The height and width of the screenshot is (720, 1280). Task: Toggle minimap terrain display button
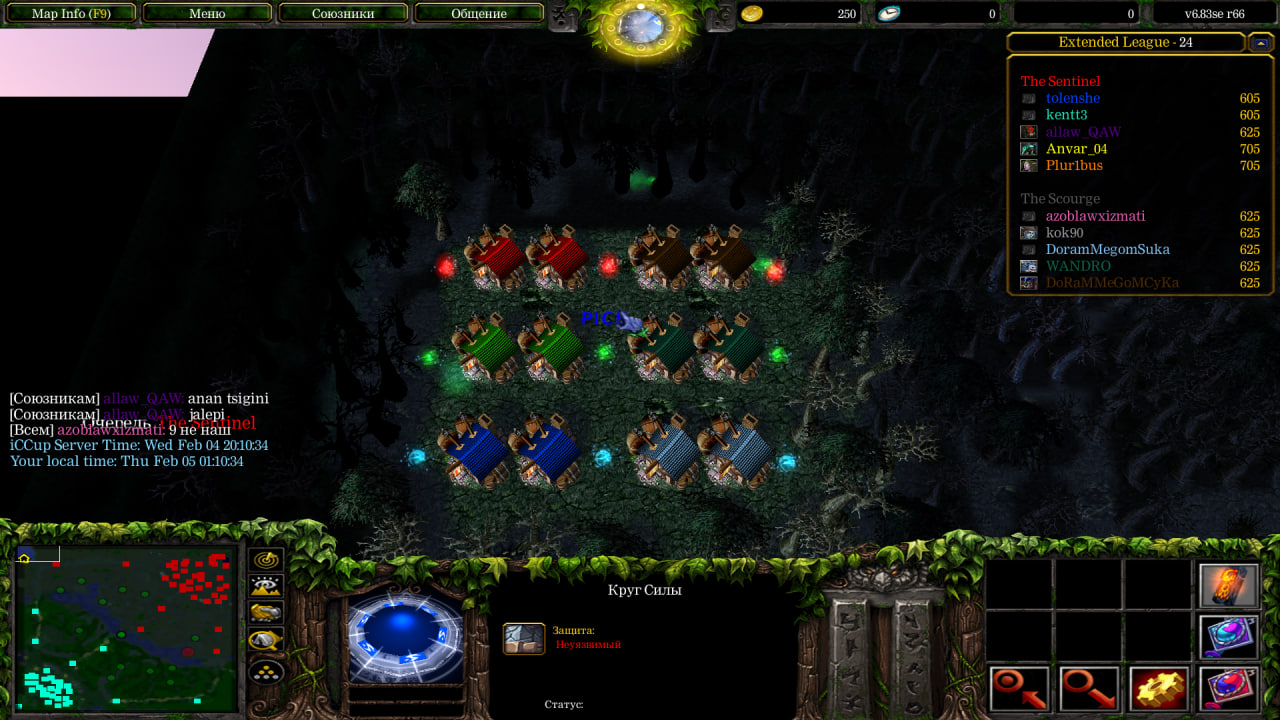[x=266, y=587]
